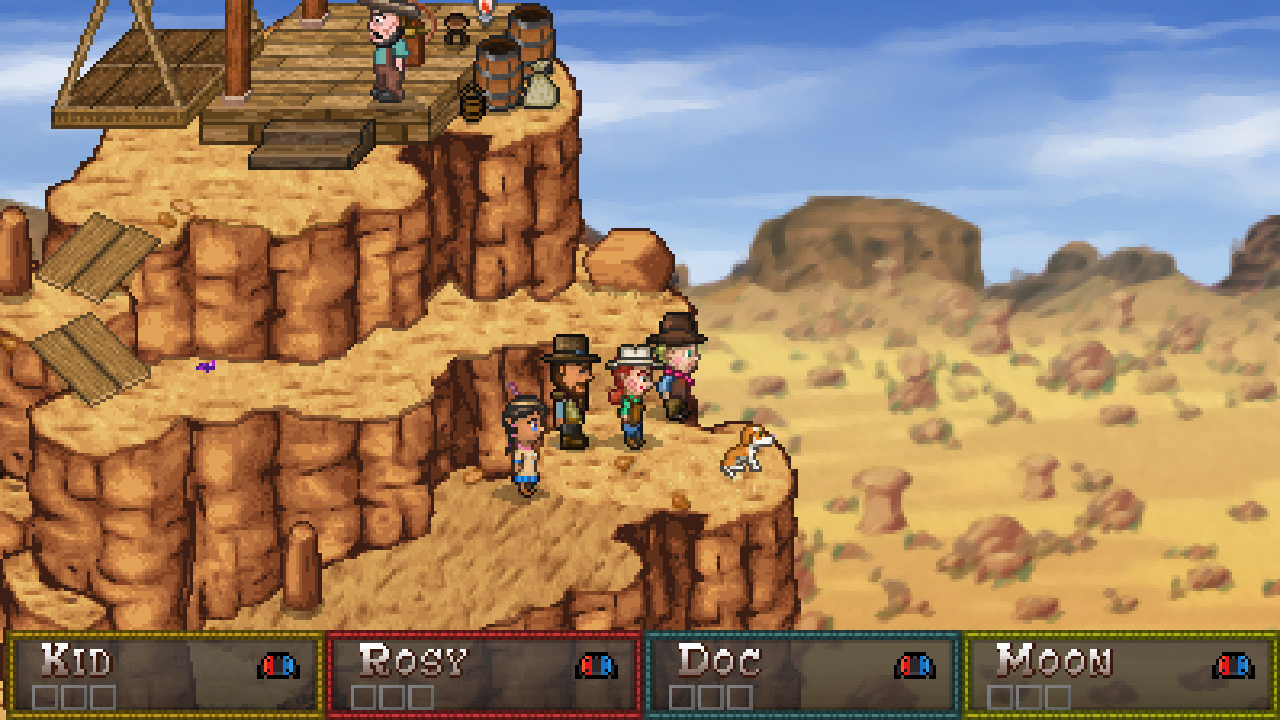
Task: Click the purple butterfly on the cliff ledge
Action: pyautogui.click(x=205, y=367)
